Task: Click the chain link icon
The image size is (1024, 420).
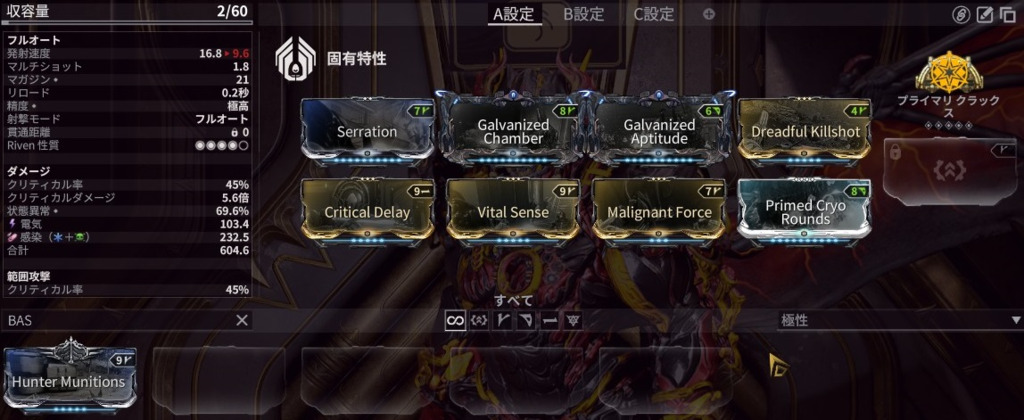Action: pyautogui.click(x=960, y=14)
